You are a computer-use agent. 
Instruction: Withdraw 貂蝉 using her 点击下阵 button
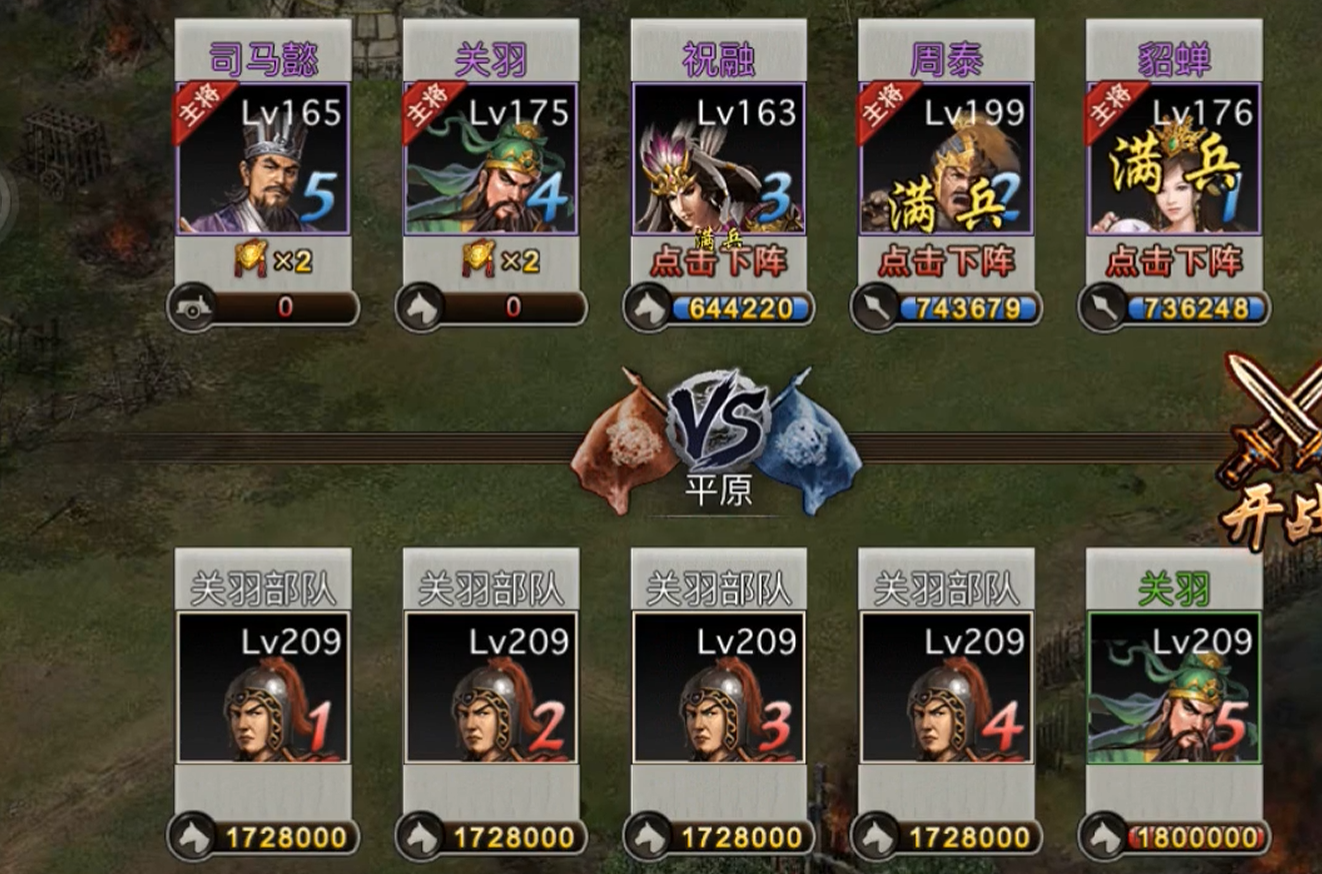1173,262
